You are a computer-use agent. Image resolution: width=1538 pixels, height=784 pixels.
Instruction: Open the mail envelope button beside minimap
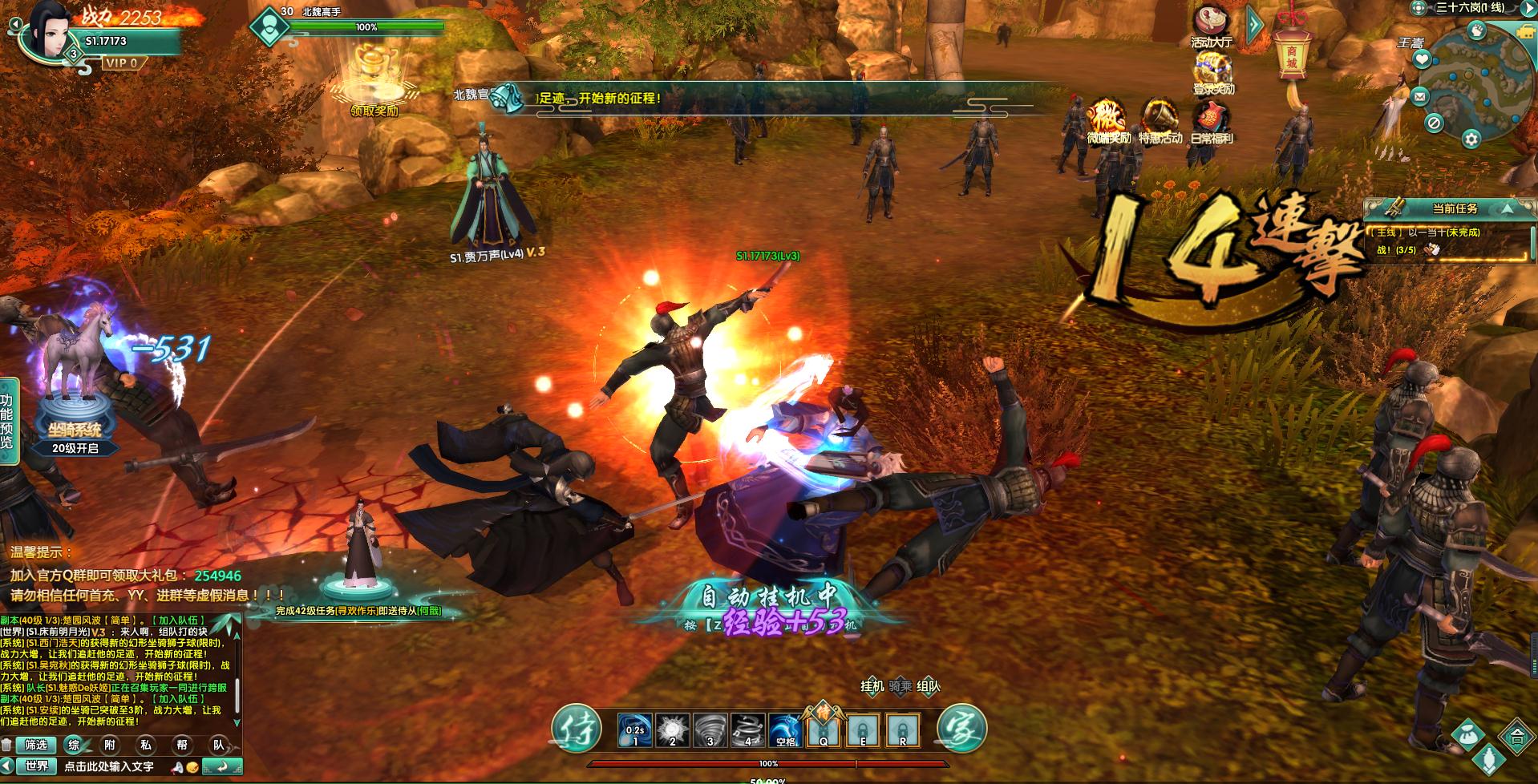click(1420, 97)
